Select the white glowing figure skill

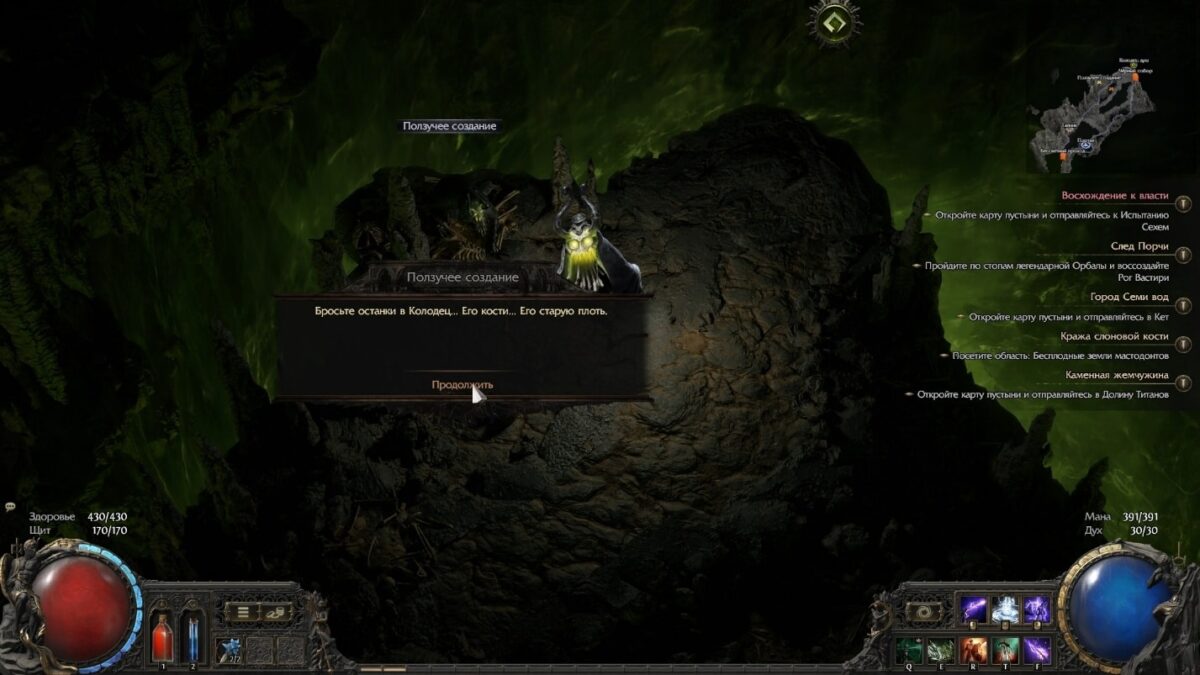pos(1005,609)
